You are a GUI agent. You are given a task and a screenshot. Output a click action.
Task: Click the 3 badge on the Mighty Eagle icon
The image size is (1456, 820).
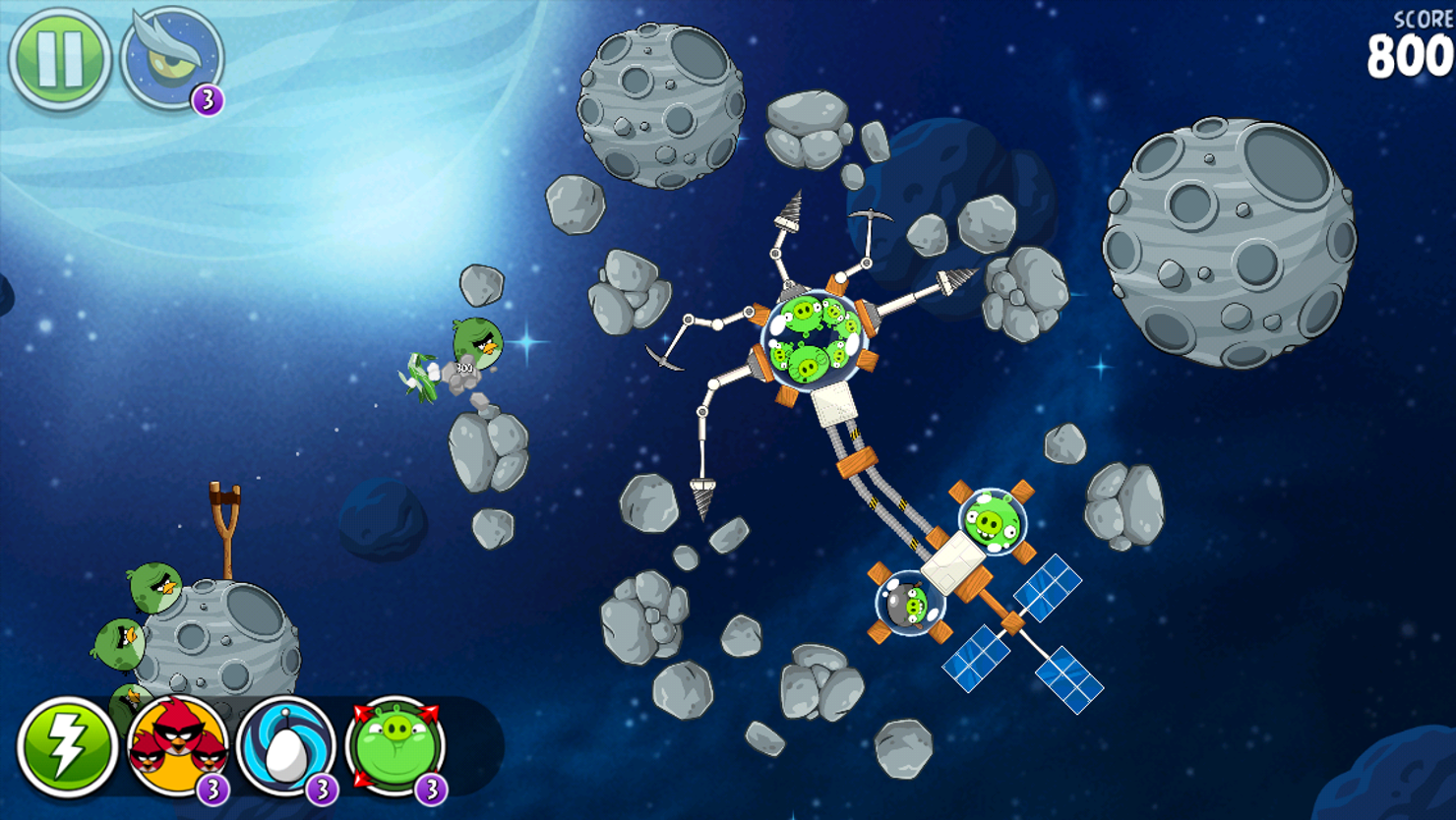click(209, 99)
